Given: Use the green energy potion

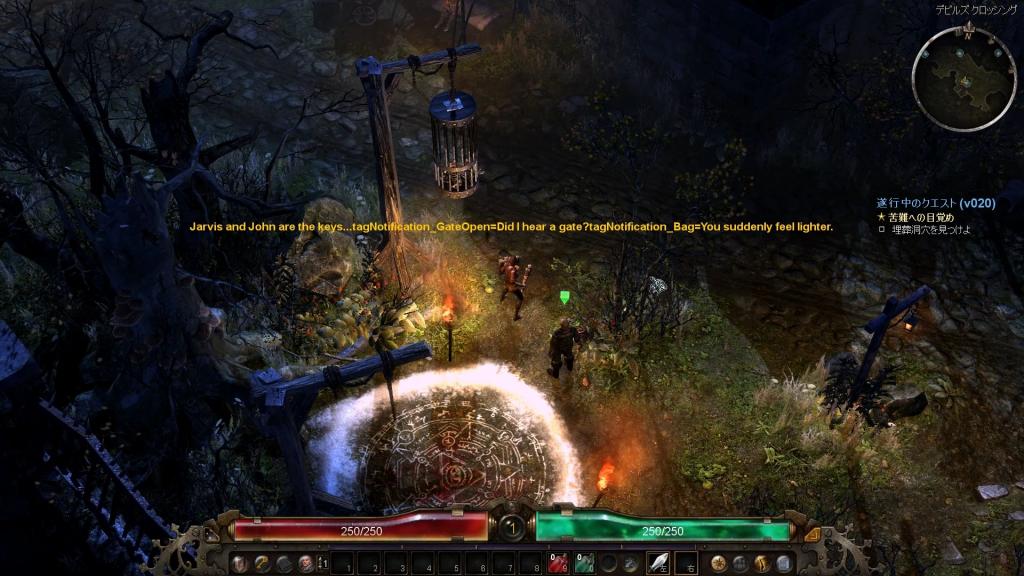Looking at the screenshot, I should pyautogui.click(x=584, y=564).
